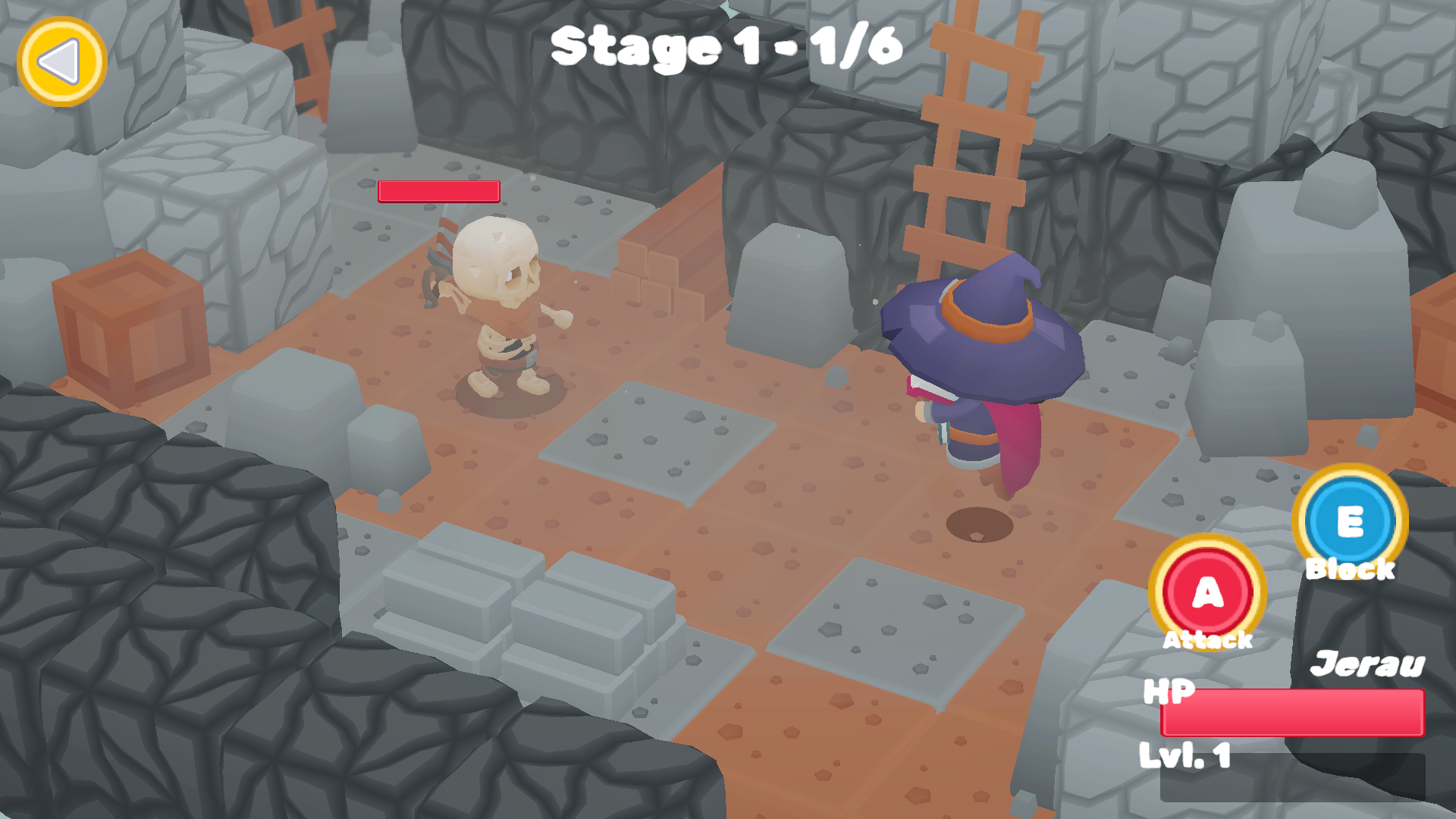Image resolution: width=1456 pixels, height=819 pixels.
Task: Click the back arrow button
Action: click(64, 62)
